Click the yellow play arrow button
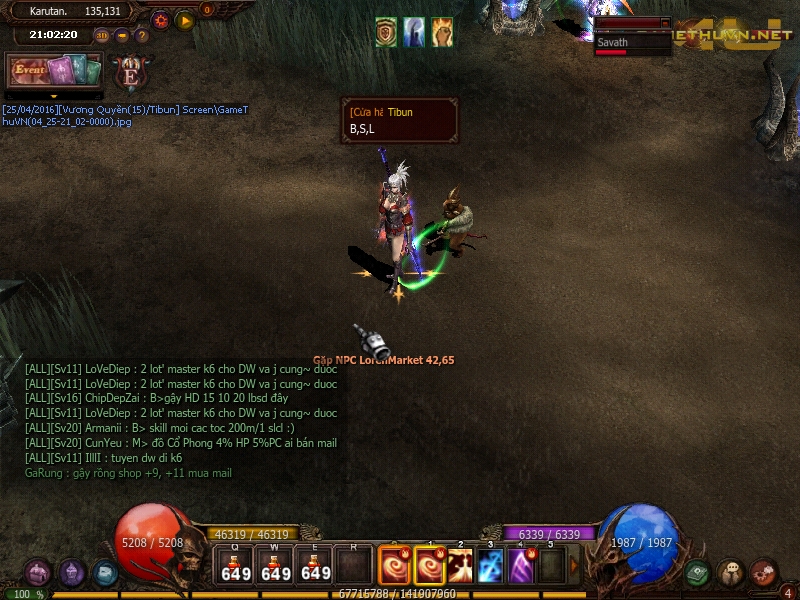 tap(185, 19)
